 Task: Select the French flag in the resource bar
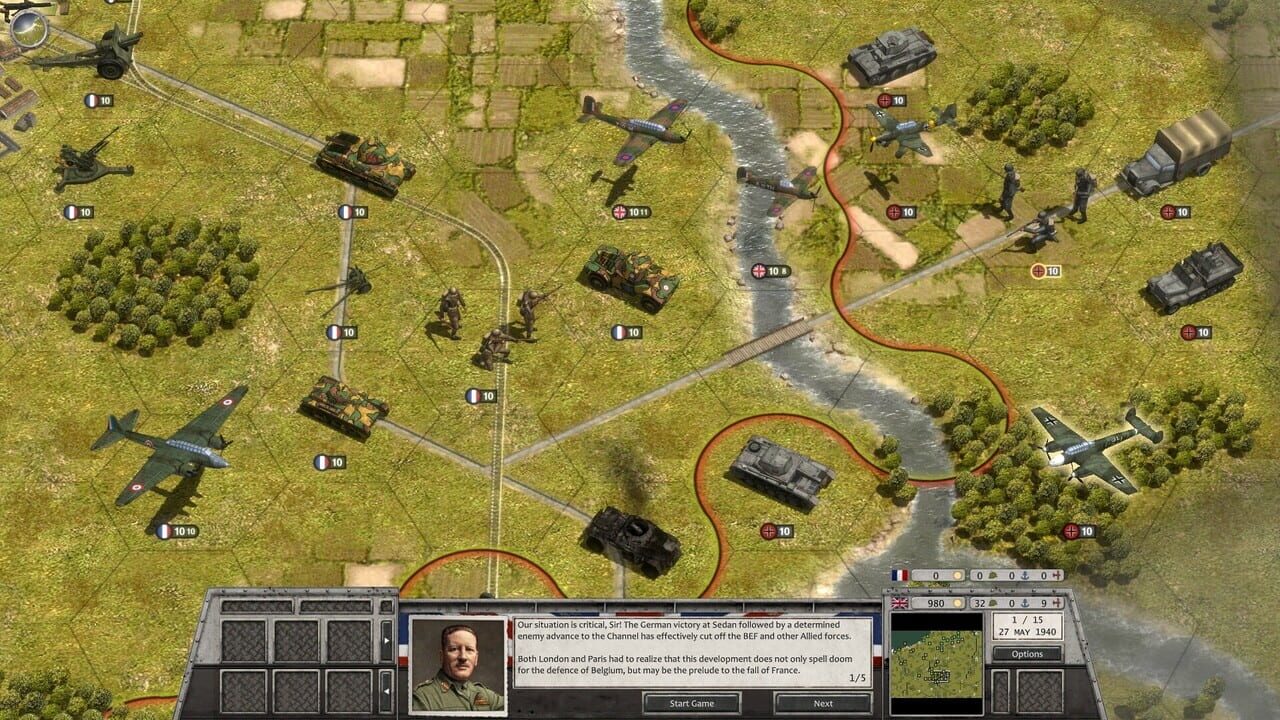click(x=900, y=575)
